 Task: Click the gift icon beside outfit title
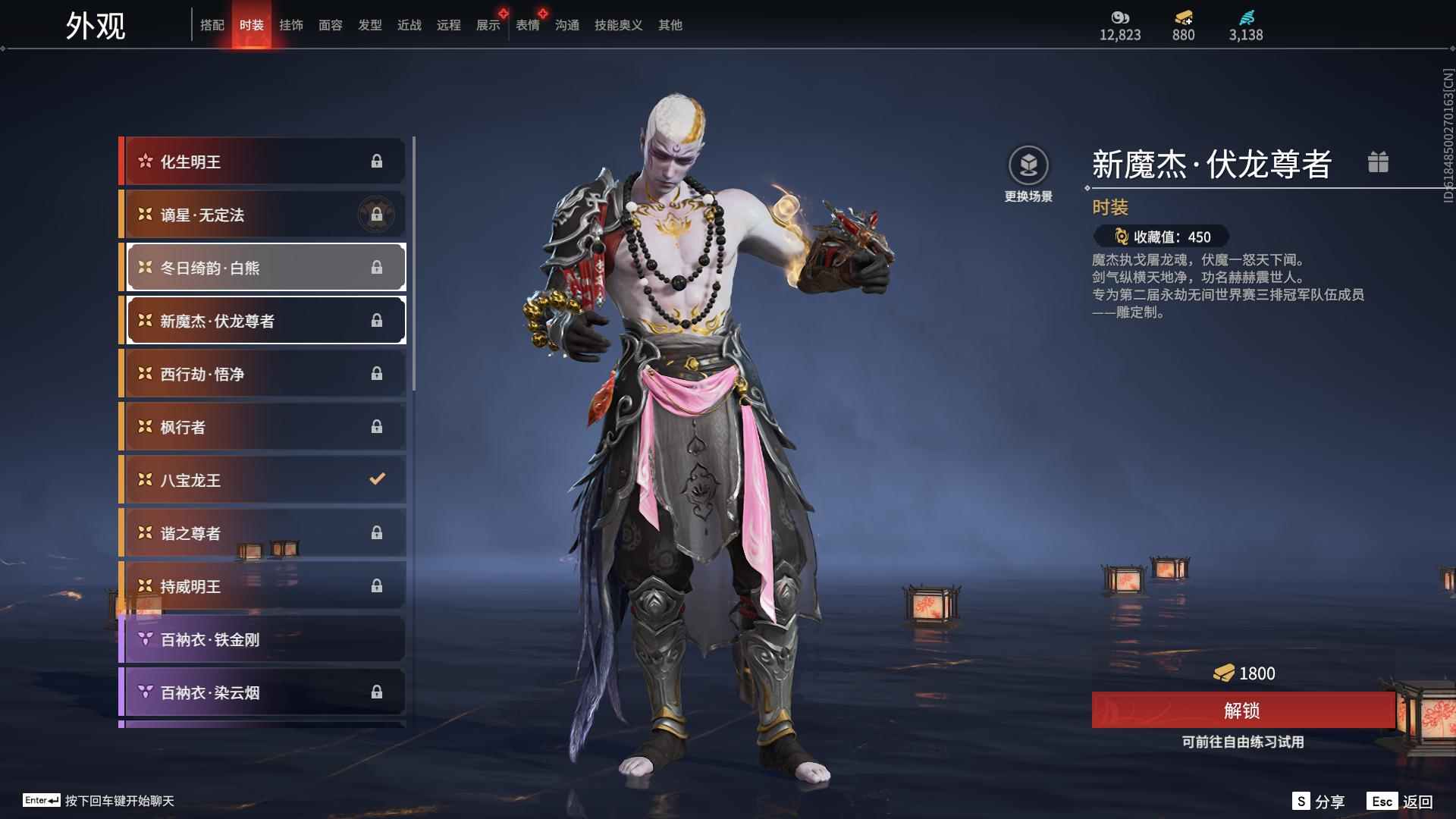click(1378, 162)
